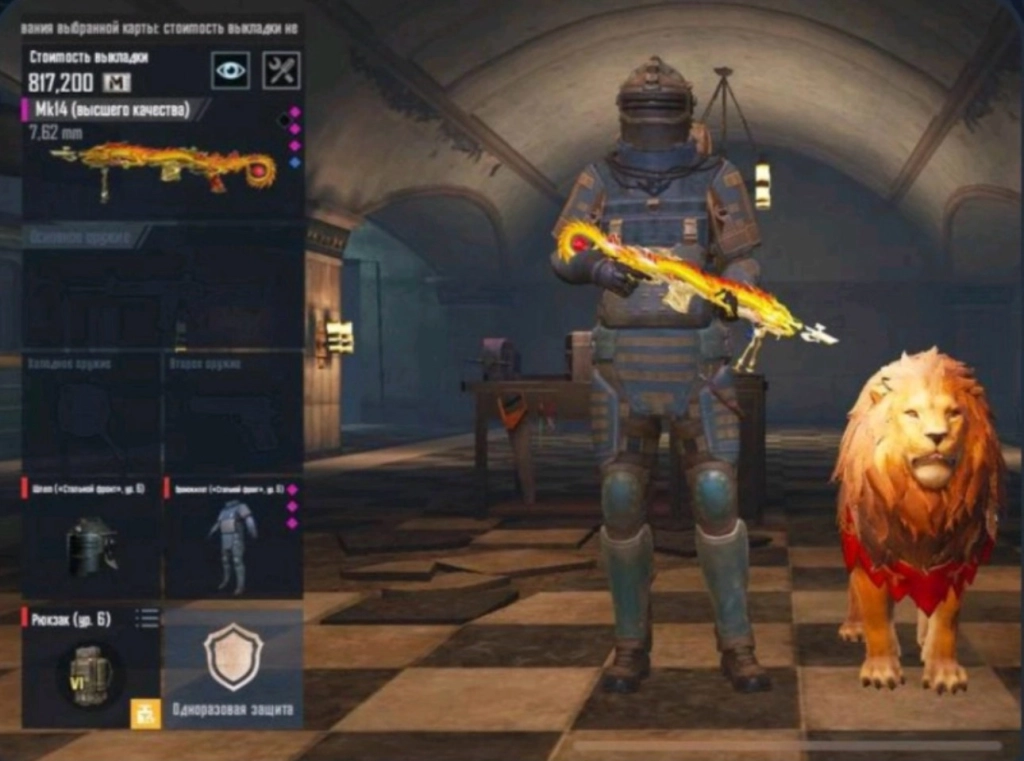Open the wrench-and-screwdriver customization button

click(281, 70)
